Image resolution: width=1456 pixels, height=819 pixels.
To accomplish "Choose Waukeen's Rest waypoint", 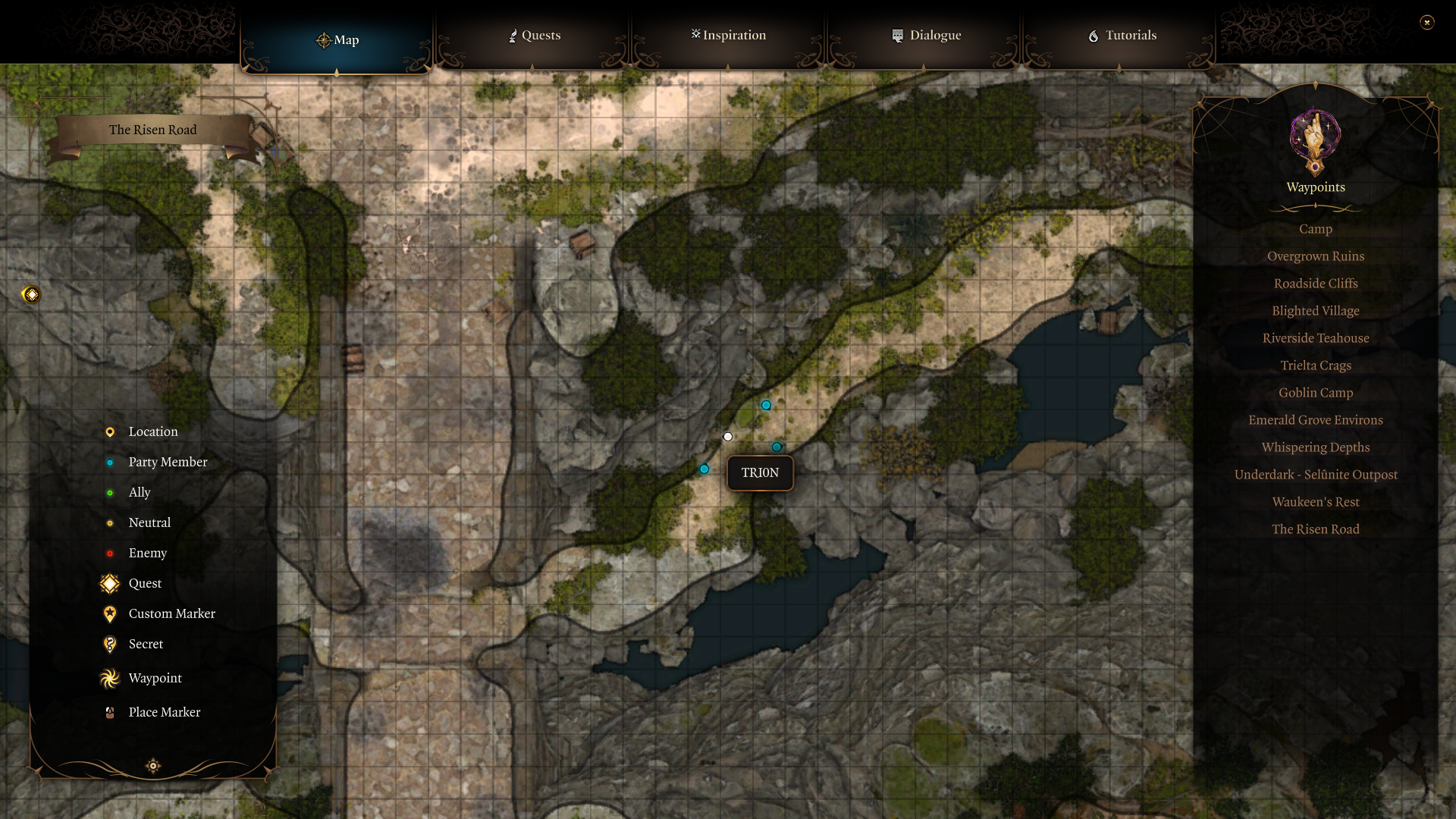I will click(x=1315, y=502).
